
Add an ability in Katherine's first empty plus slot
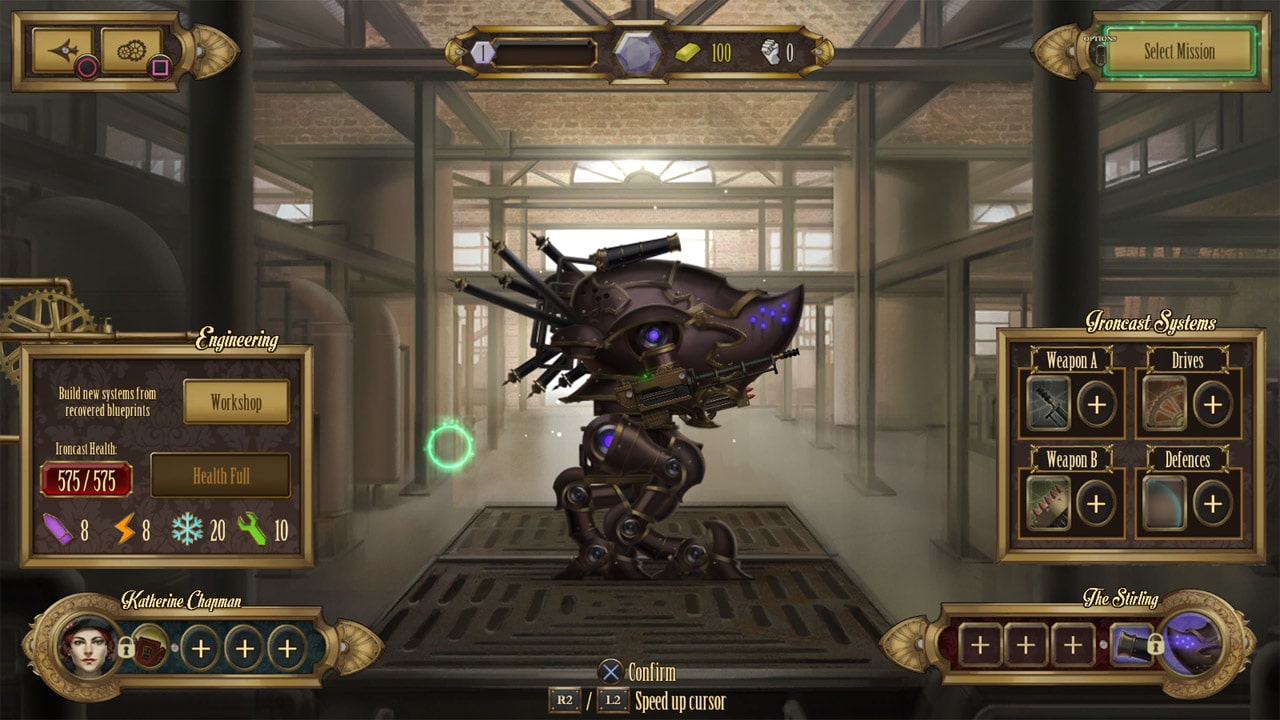[x=201, y=648]
